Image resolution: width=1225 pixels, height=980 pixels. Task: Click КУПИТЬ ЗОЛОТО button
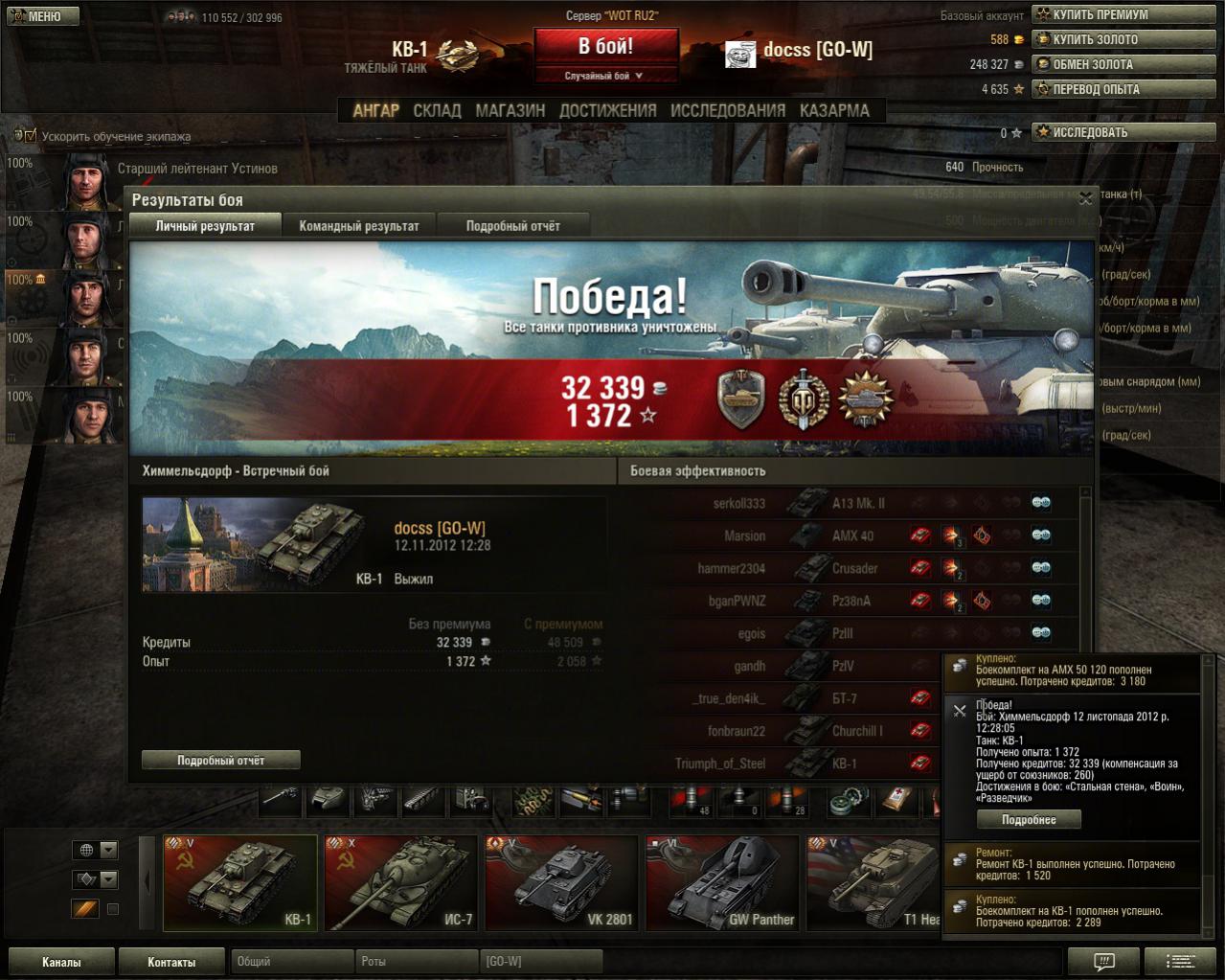pos(1102,39)
